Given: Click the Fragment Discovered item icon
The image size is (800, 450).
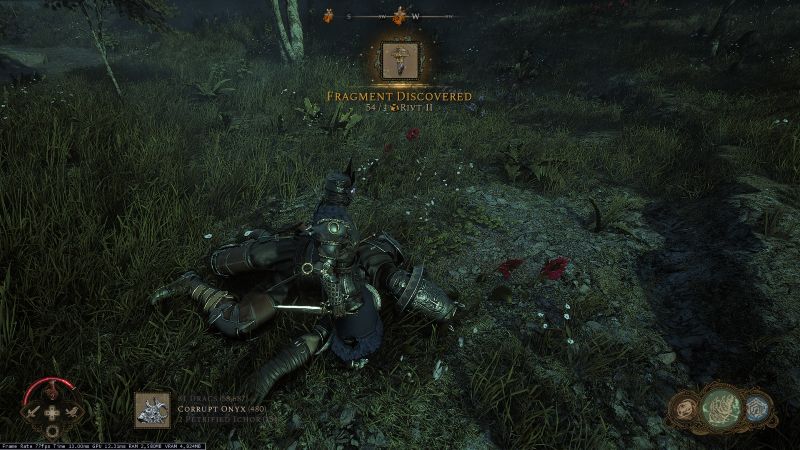Looking at the screenshot, I should tap(402, 62).
